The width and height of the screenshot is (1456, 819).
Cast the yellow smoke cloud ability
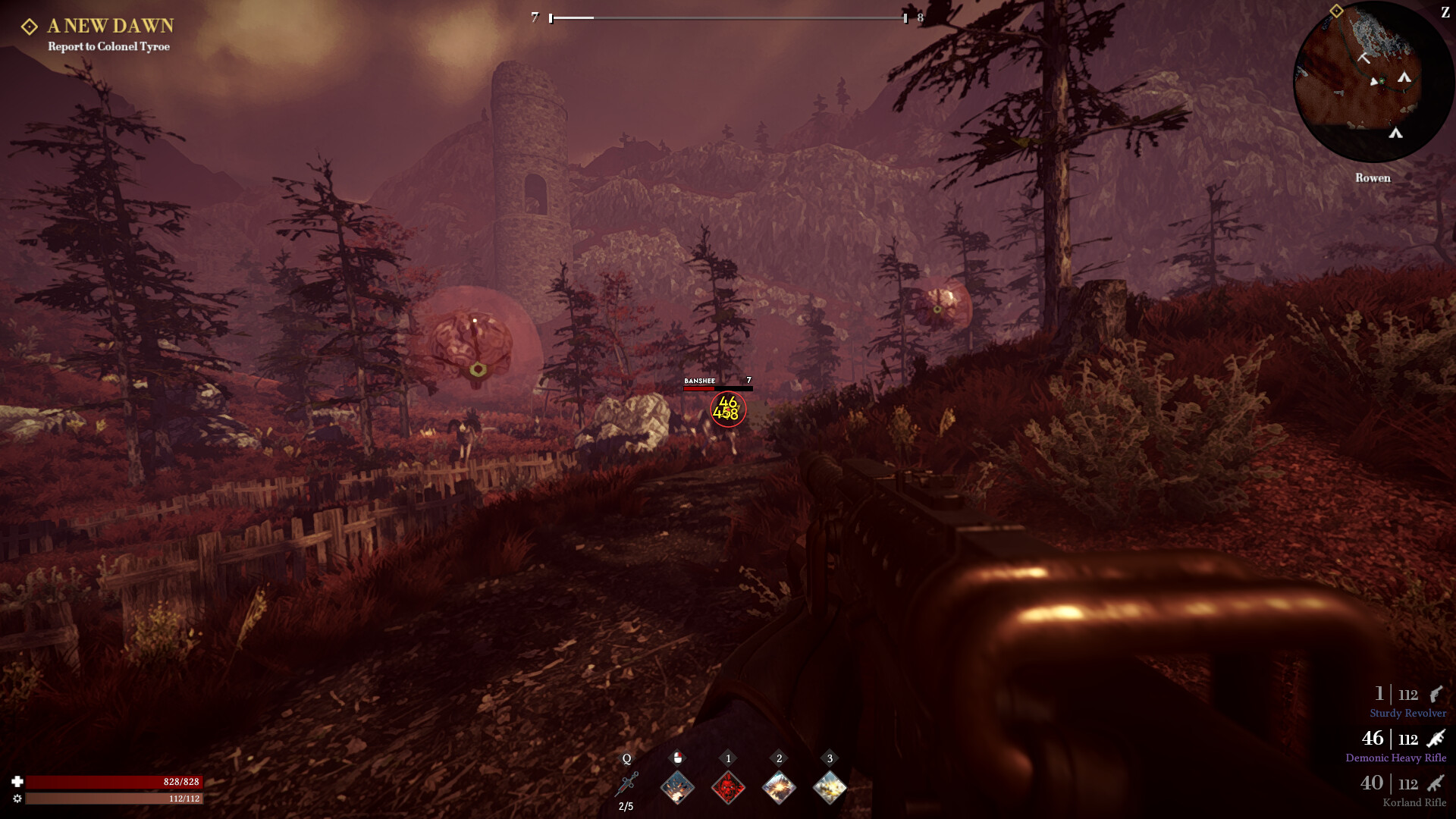[x=830, y=787]
